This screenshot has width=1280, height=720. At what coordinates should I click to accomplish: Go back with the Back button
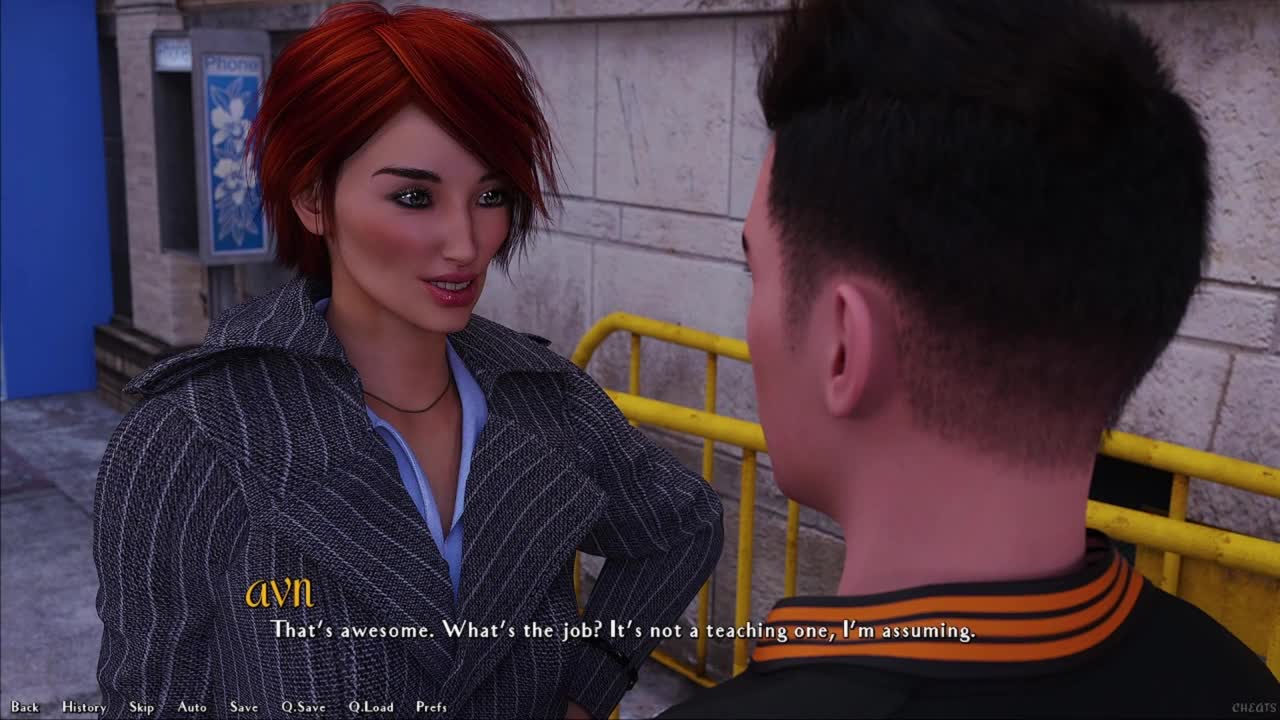(25, 707)
